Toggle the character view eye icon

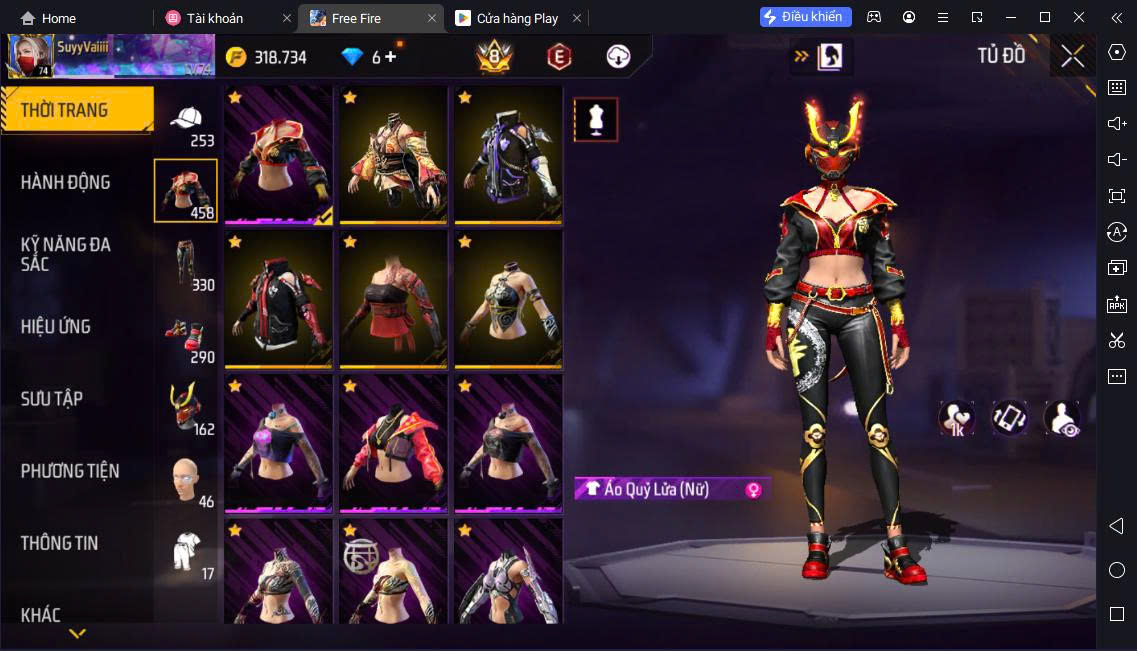pos(1062,418)
